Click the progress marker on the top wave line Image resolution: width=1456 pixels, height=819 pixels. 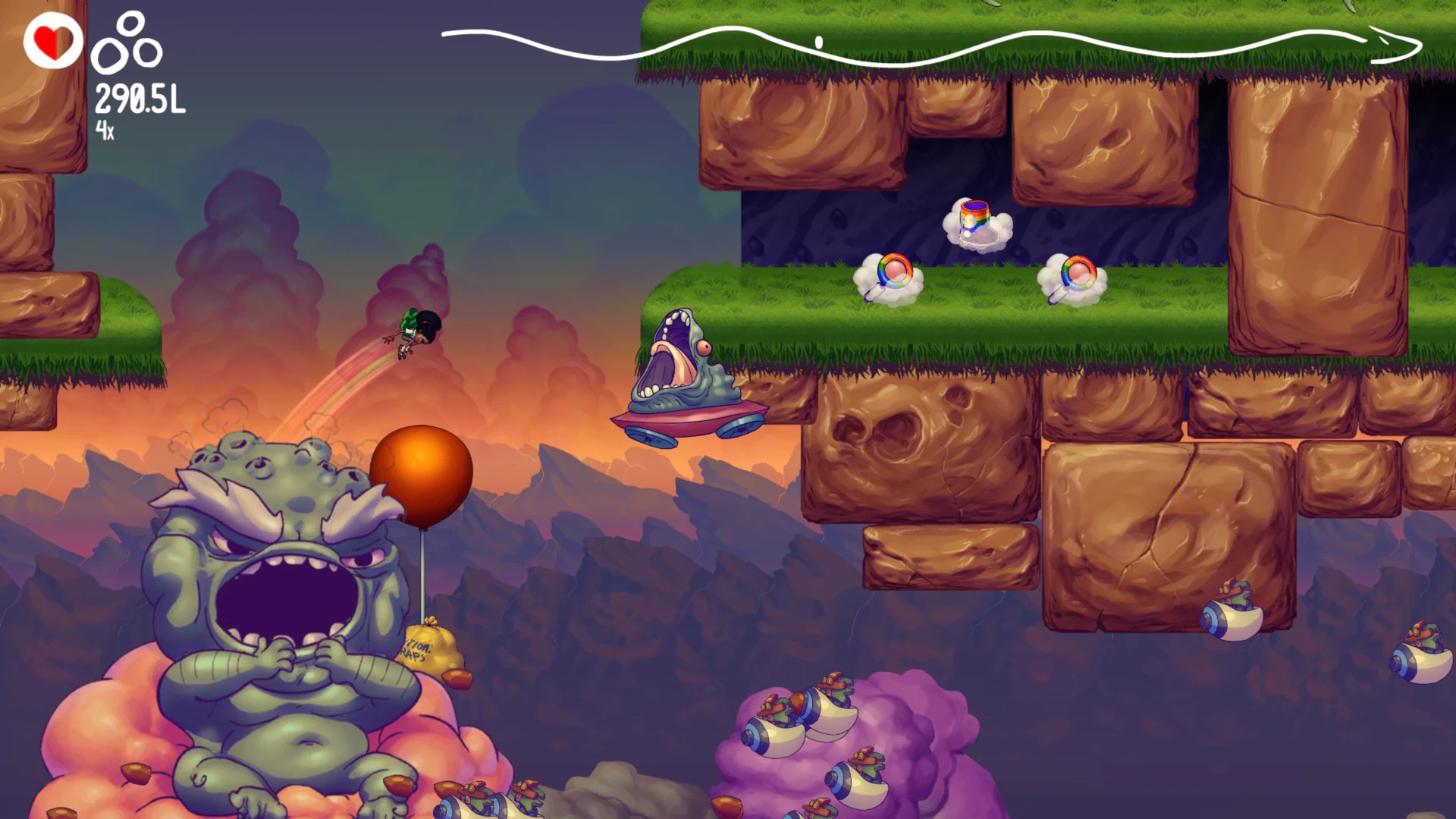pos(817,42)
